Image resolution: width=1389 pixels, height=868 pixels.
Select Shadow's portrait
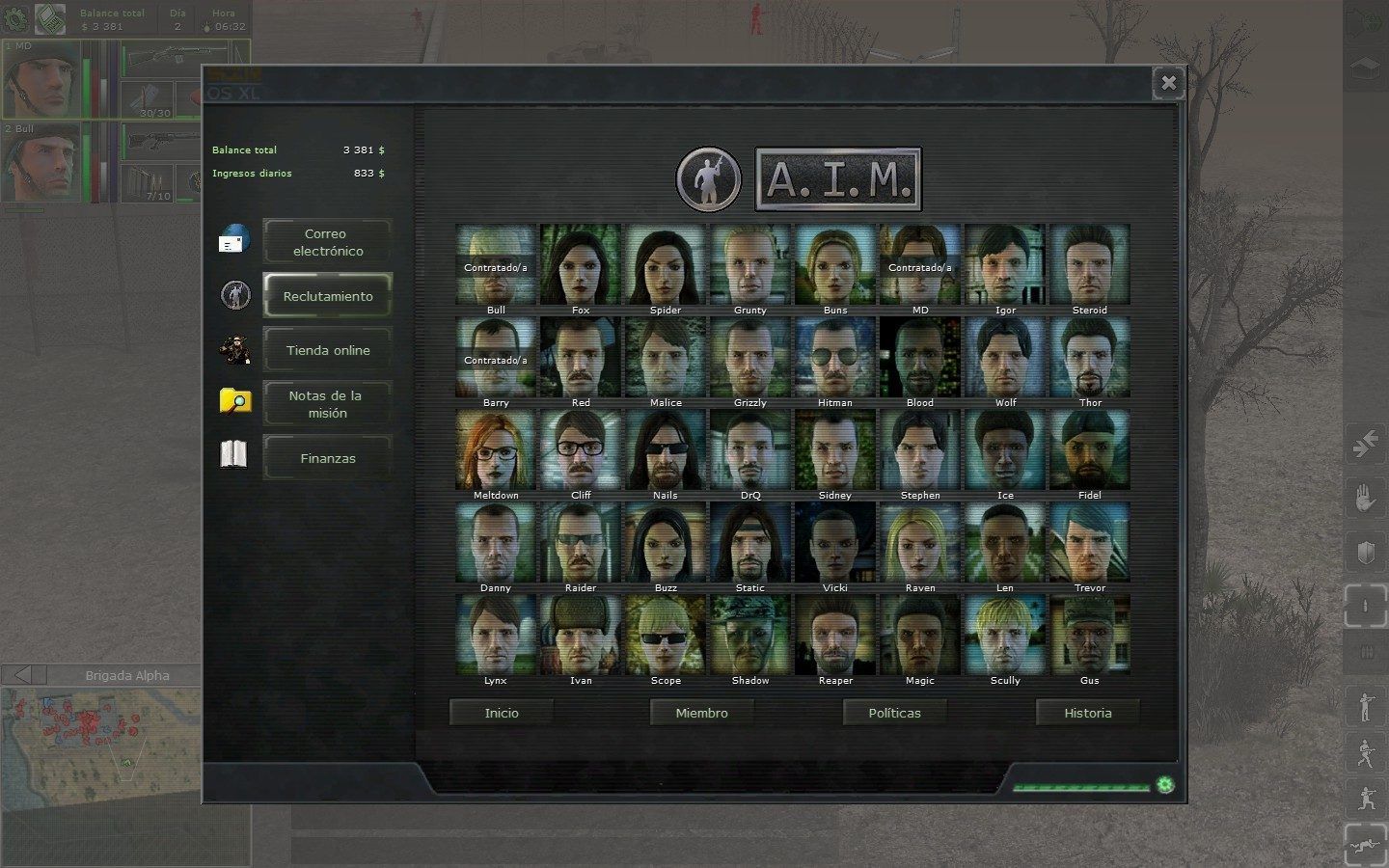tap(750, 635)
